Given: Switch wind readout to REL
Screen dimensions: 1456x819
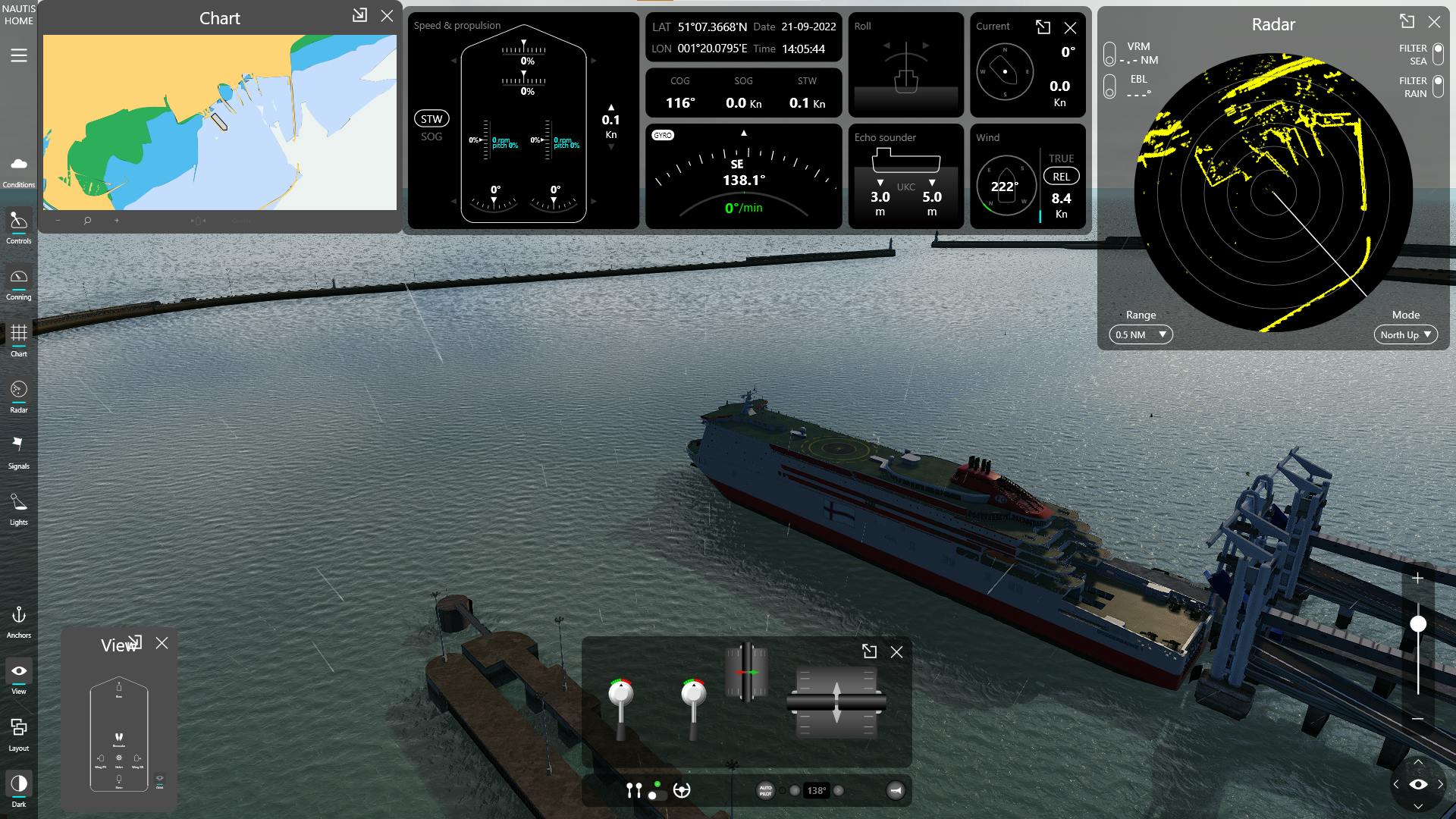Looking at the screenshot, I should coord(1061,177).
